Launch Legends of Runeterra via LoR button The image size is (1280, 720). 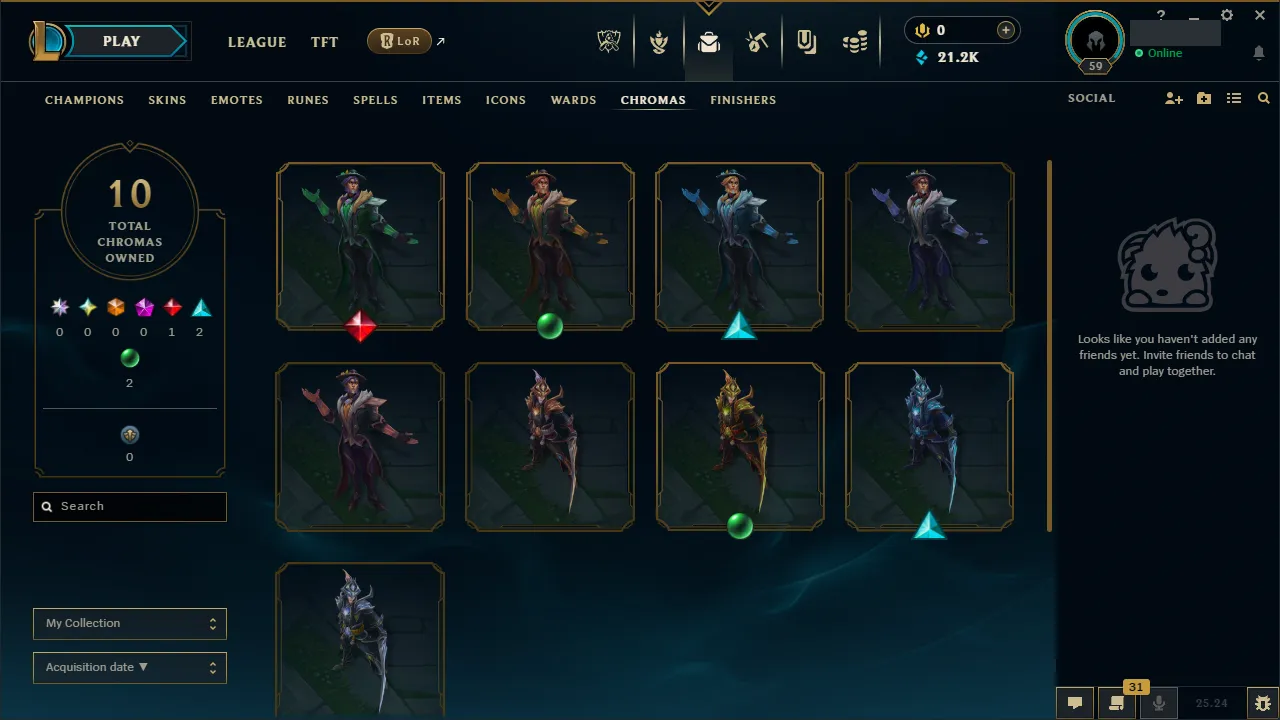[x=399, y=41]
